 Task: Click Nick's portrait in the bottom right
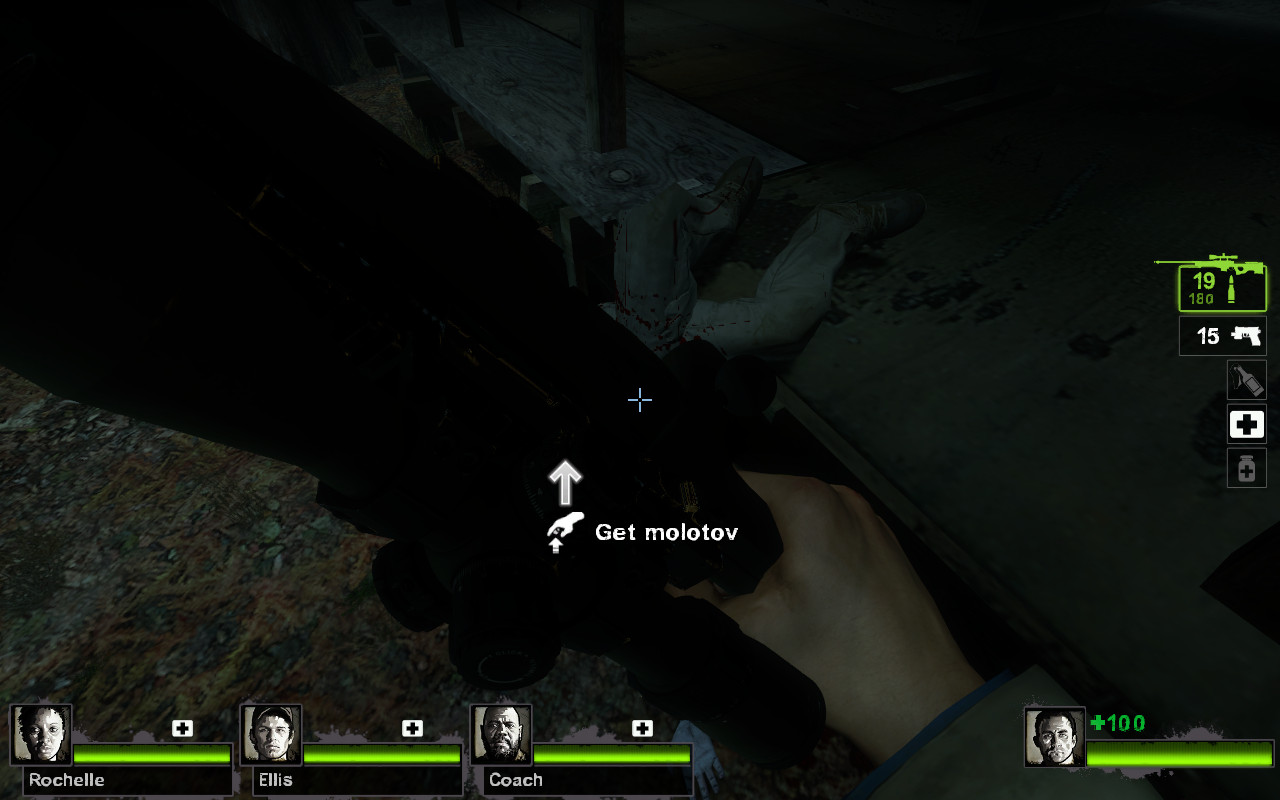pyautogui.click(x=1055, y=735)
